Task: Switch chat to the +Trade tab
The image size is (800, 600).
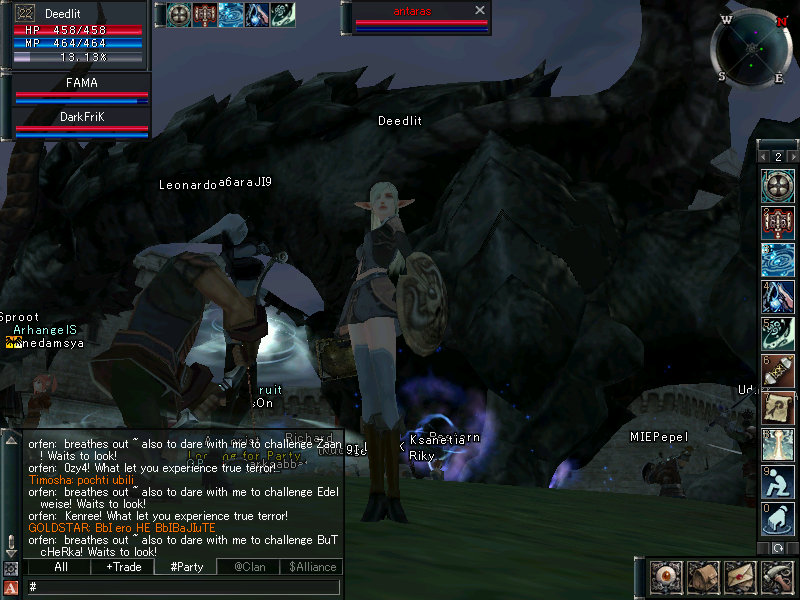Action: (123, 567)
